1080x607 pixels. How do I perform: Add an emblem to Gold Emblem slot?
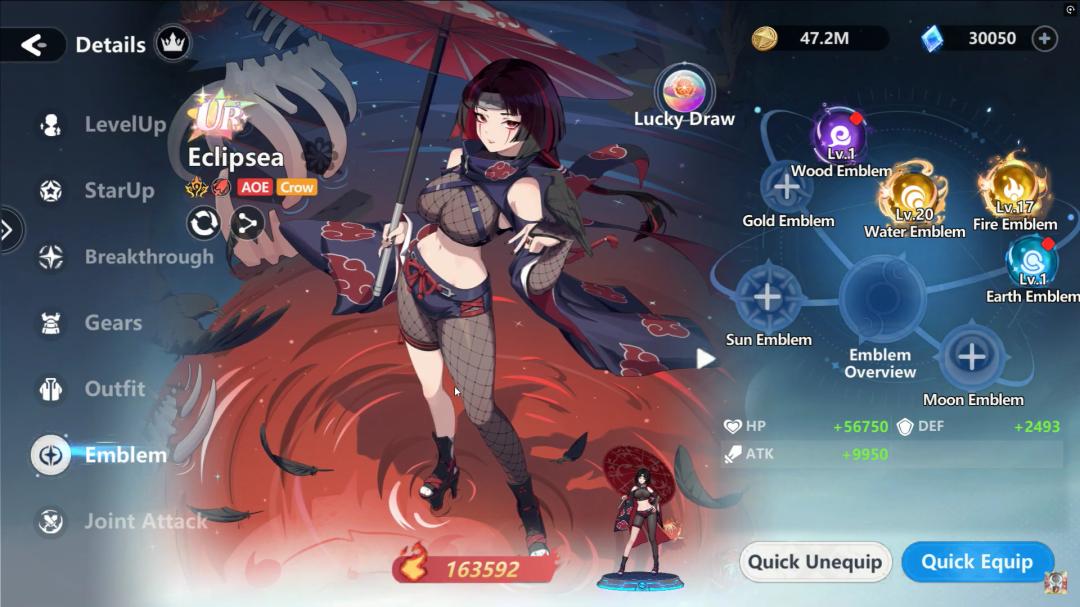787,186
